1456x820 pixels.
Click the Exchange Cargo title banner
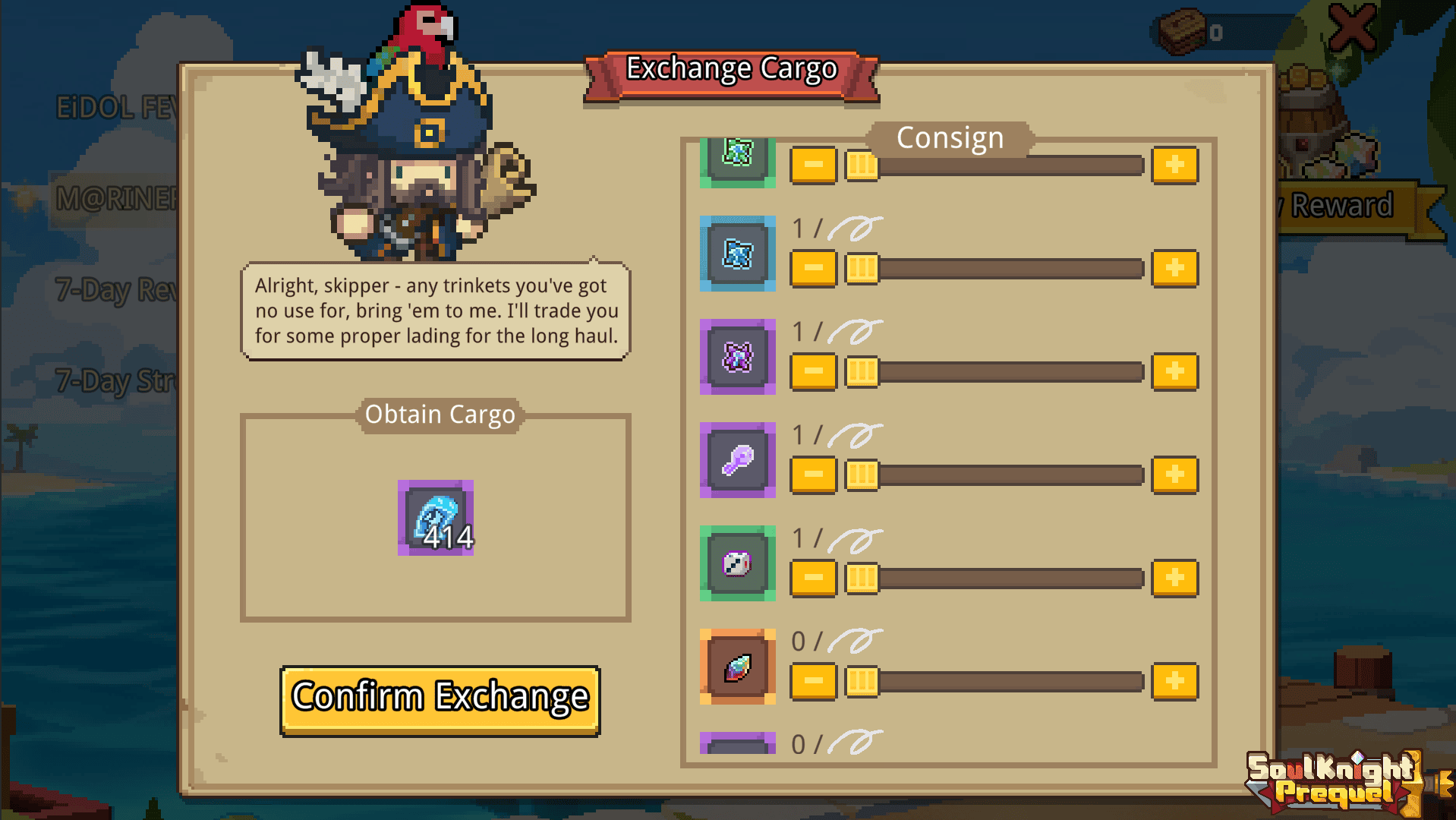point(730,69)
